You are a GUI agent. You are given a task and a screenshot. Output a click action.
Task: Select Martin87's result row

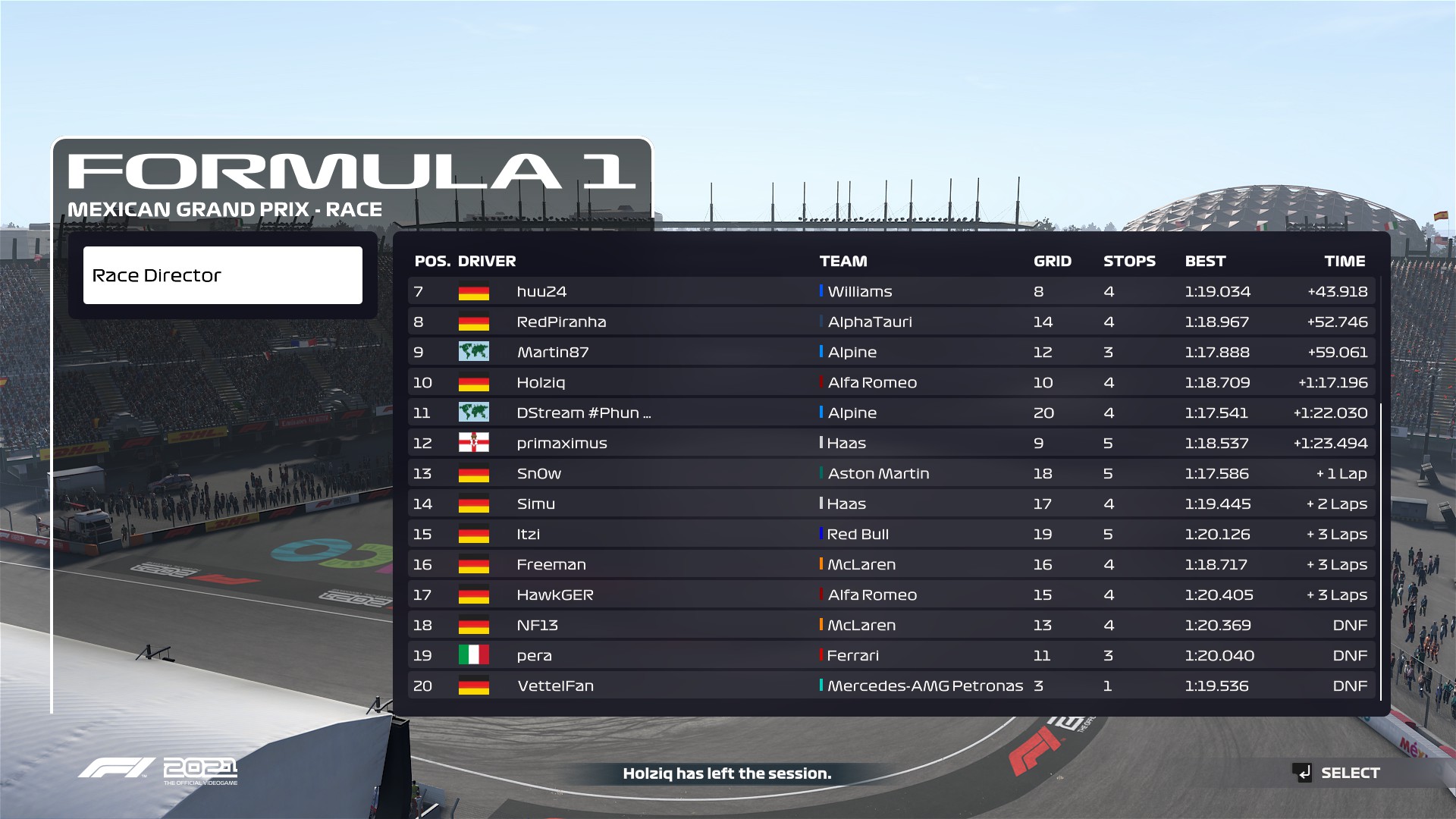(891, 352)
